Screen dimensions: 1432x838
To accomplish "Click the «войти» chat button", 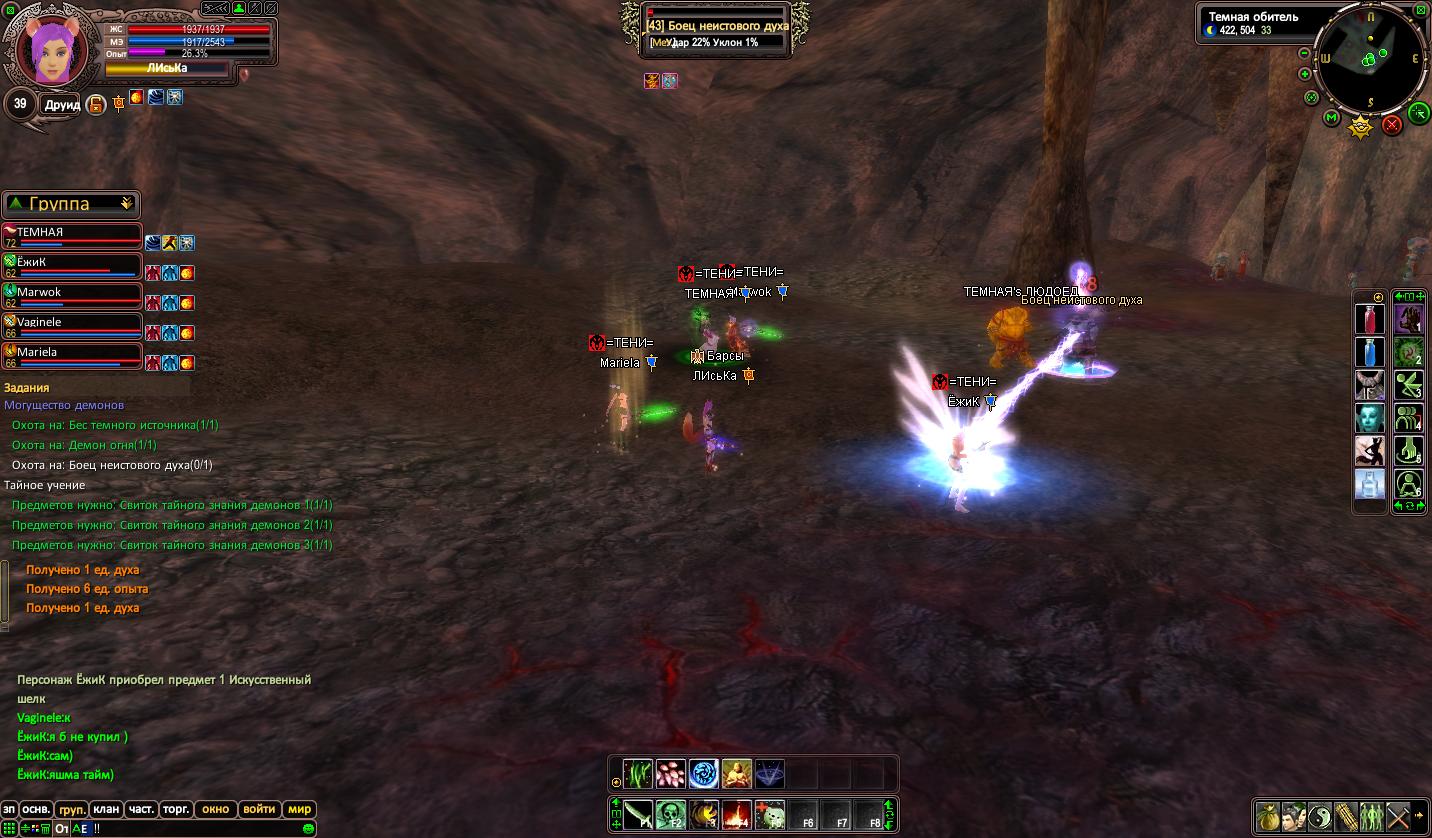I will (259, 809).
